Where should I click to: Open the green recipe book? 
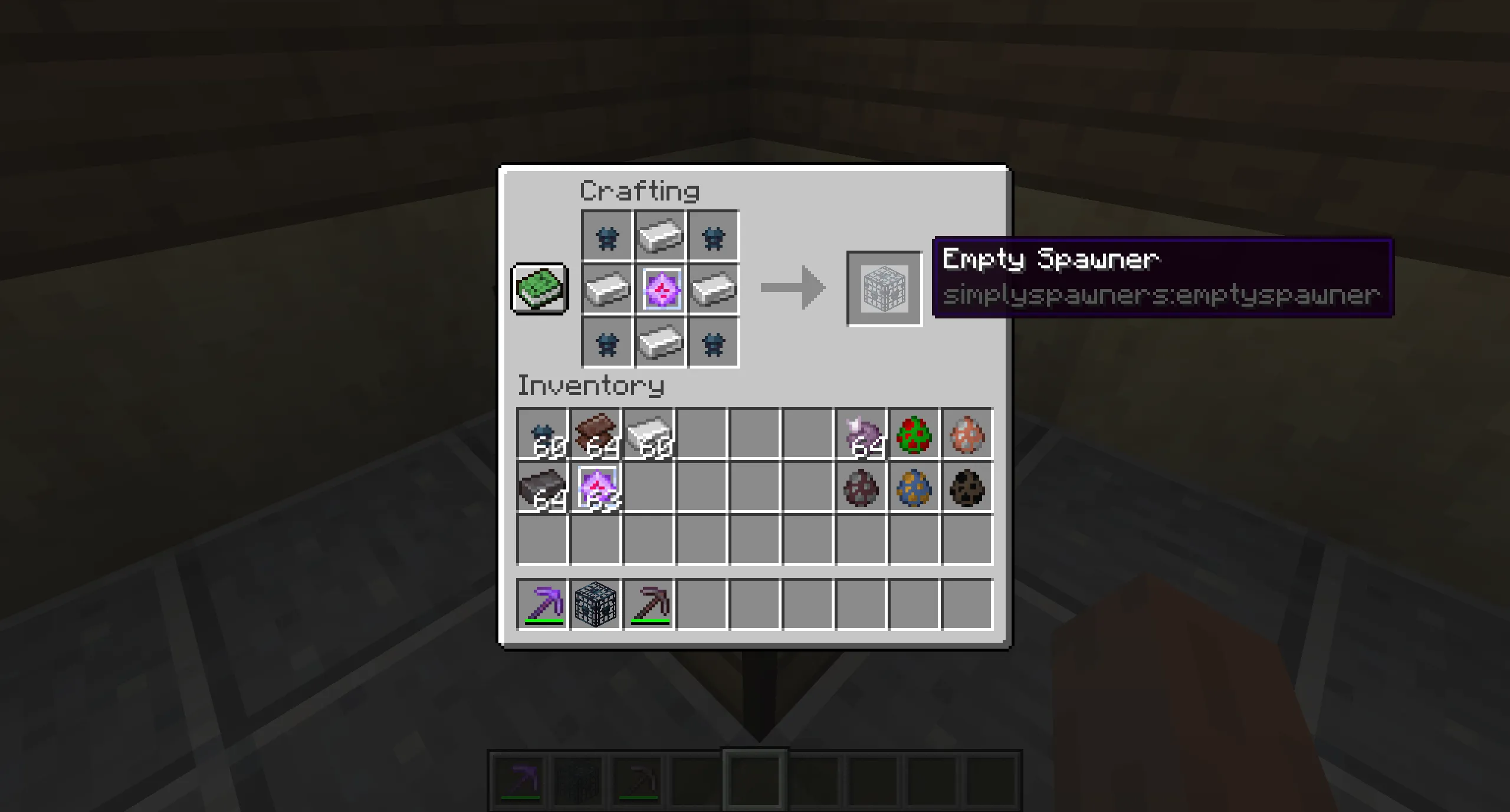pos(538,289)
